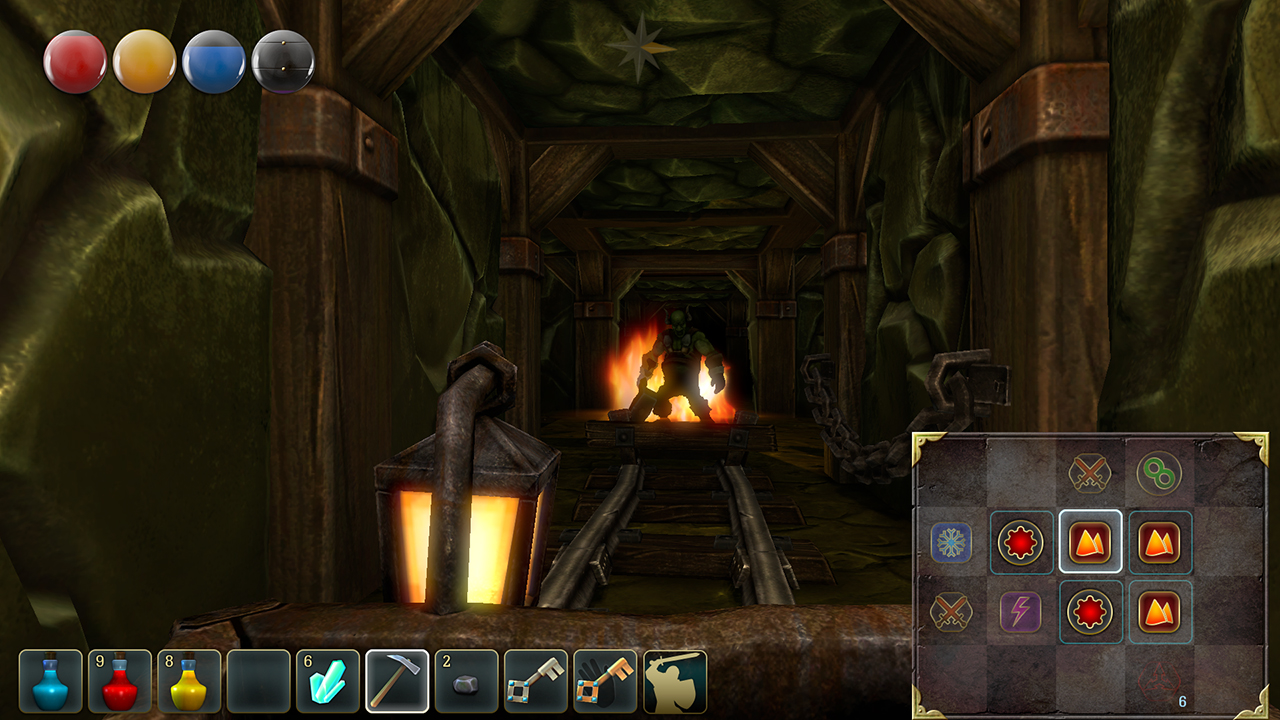Select the silver key slot
This screenshot has width=1280, height=720.
tap(536, 682)
